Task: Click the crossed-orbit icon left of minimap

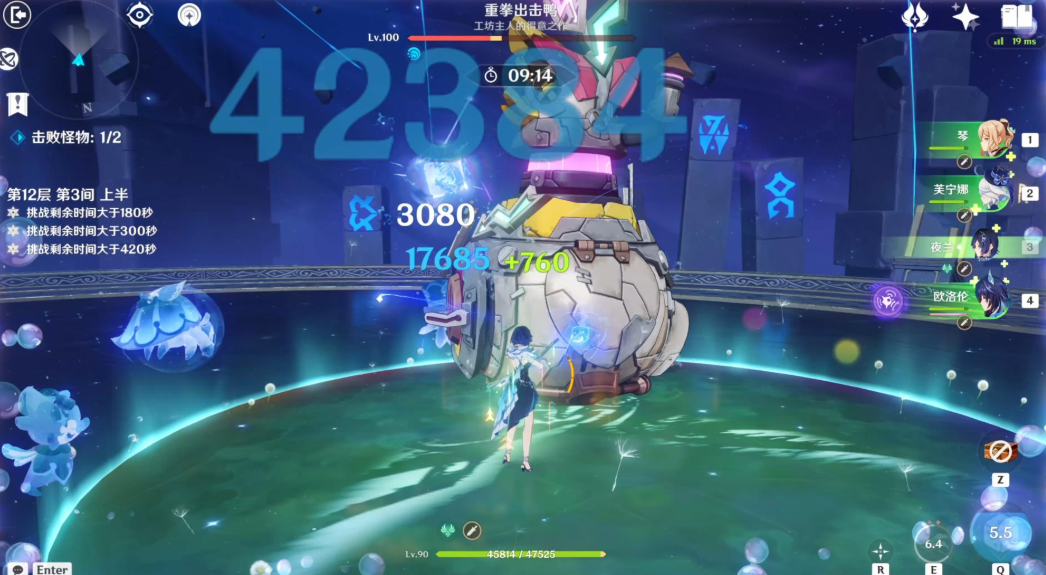Action: [x=10, y=59]
